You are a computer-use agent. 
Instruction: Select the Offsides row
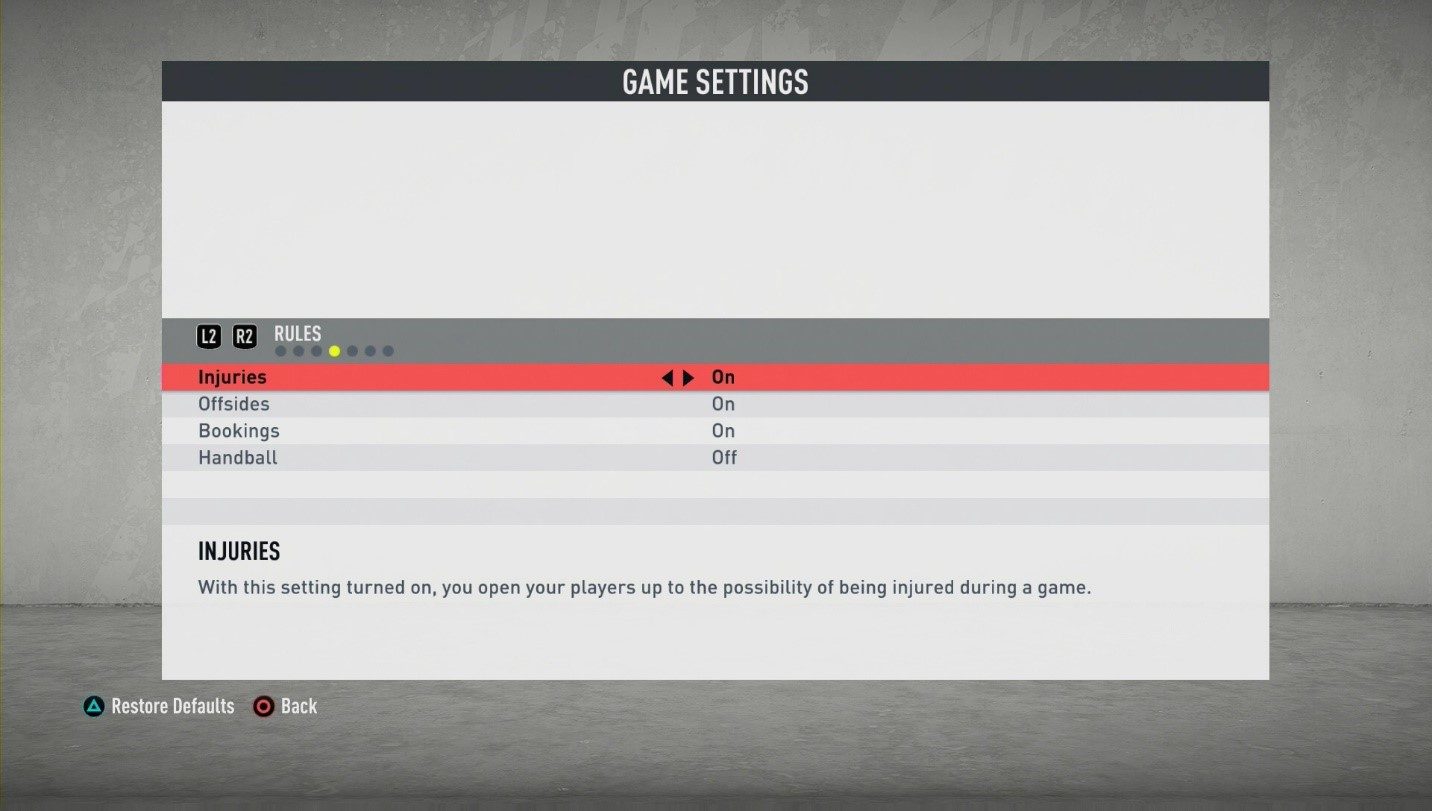pos(233,404)
